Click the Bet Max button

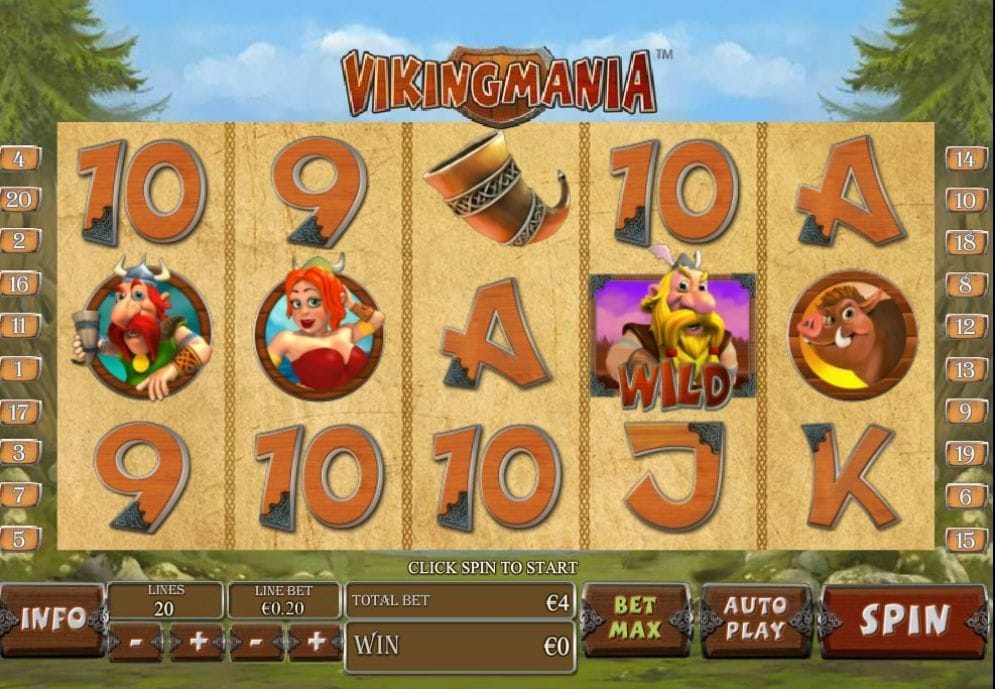[x=635, y=618]
